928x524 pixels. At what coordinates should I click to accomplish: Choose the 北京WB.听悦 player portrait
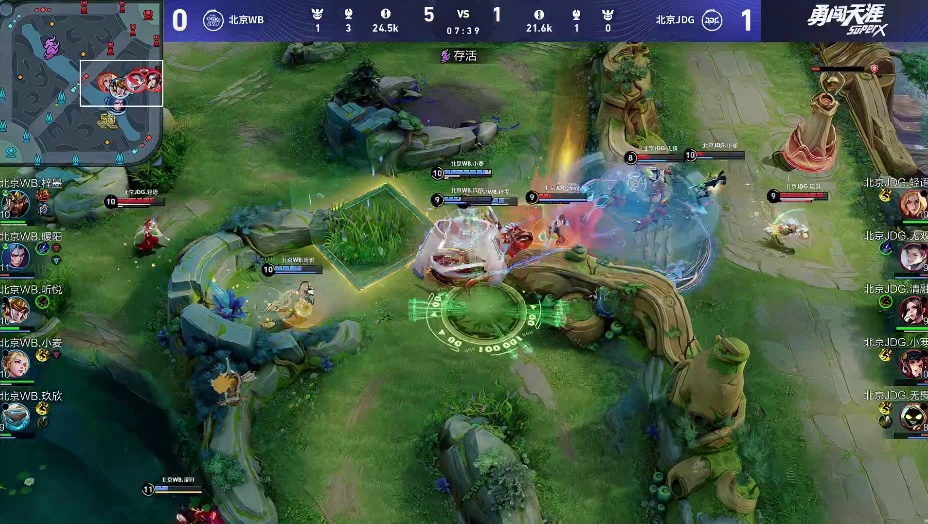pyautogui.click(x=14, y=311)
